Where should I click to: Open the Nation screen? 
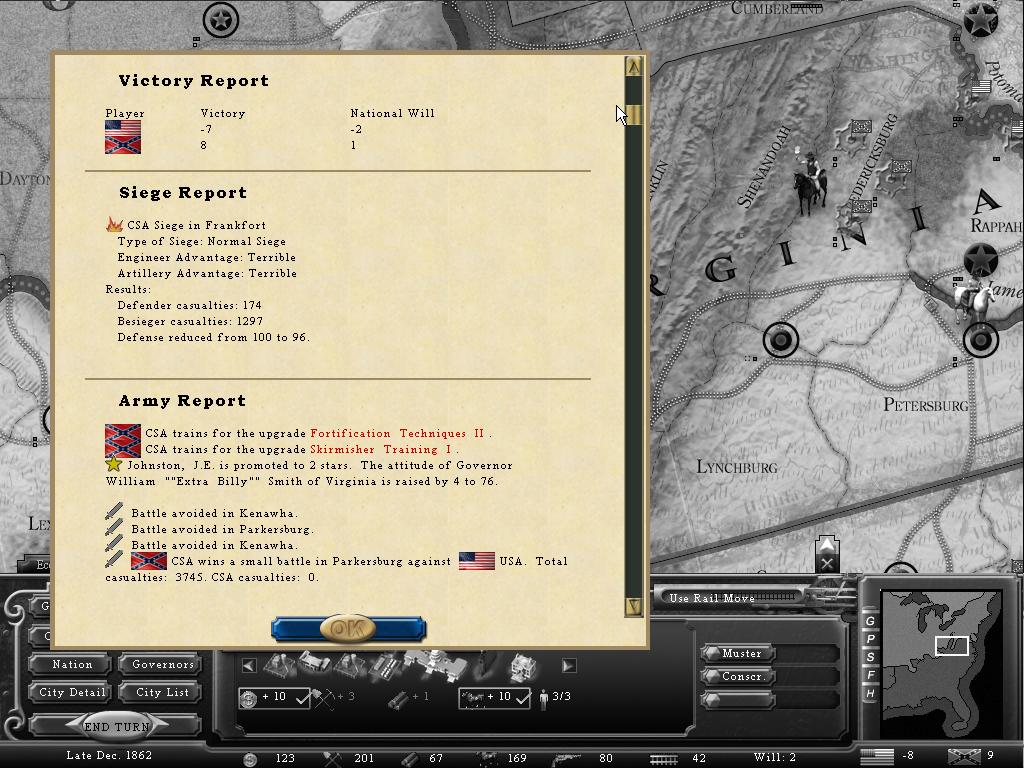pos(72,664)
